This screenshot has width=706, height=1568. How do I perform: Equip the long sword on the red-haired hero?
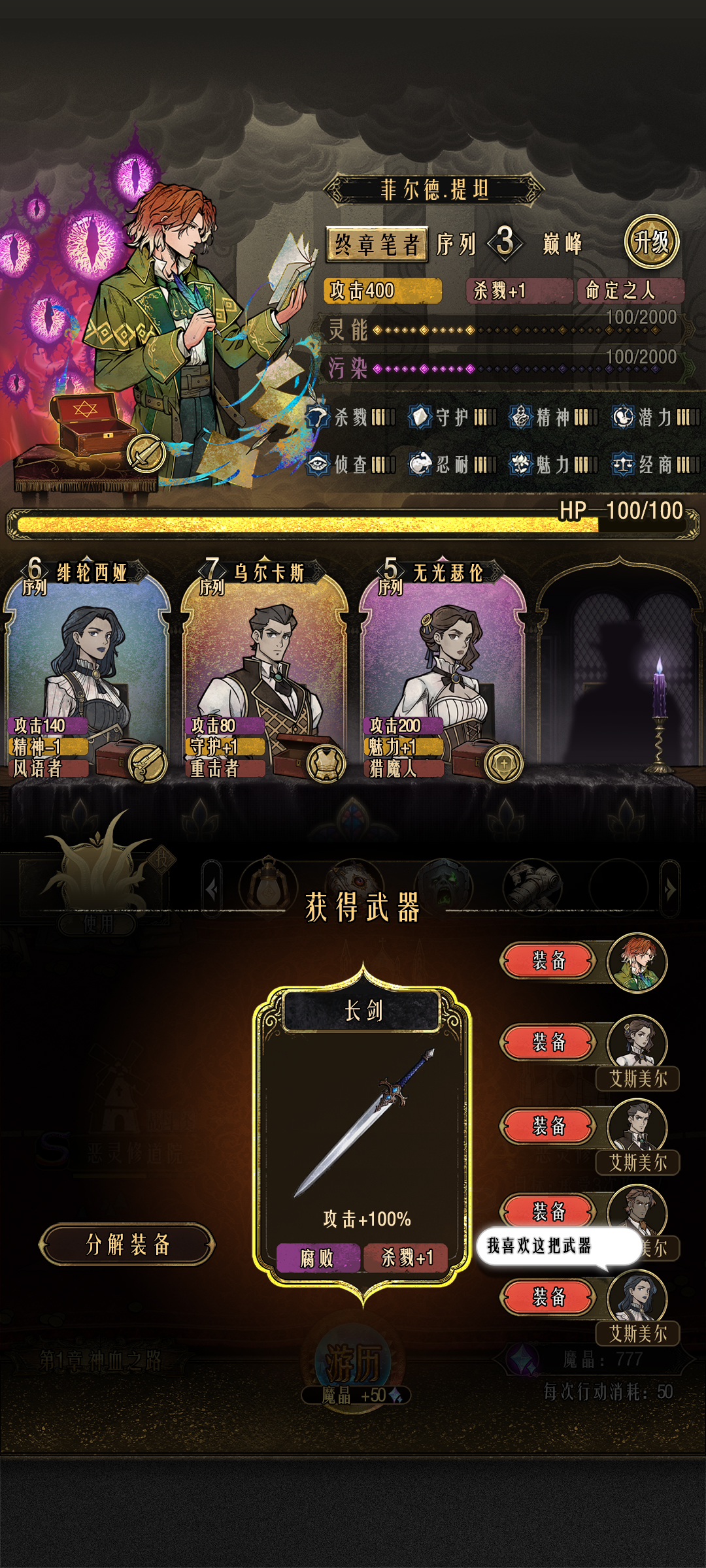[x=548, y=960]
